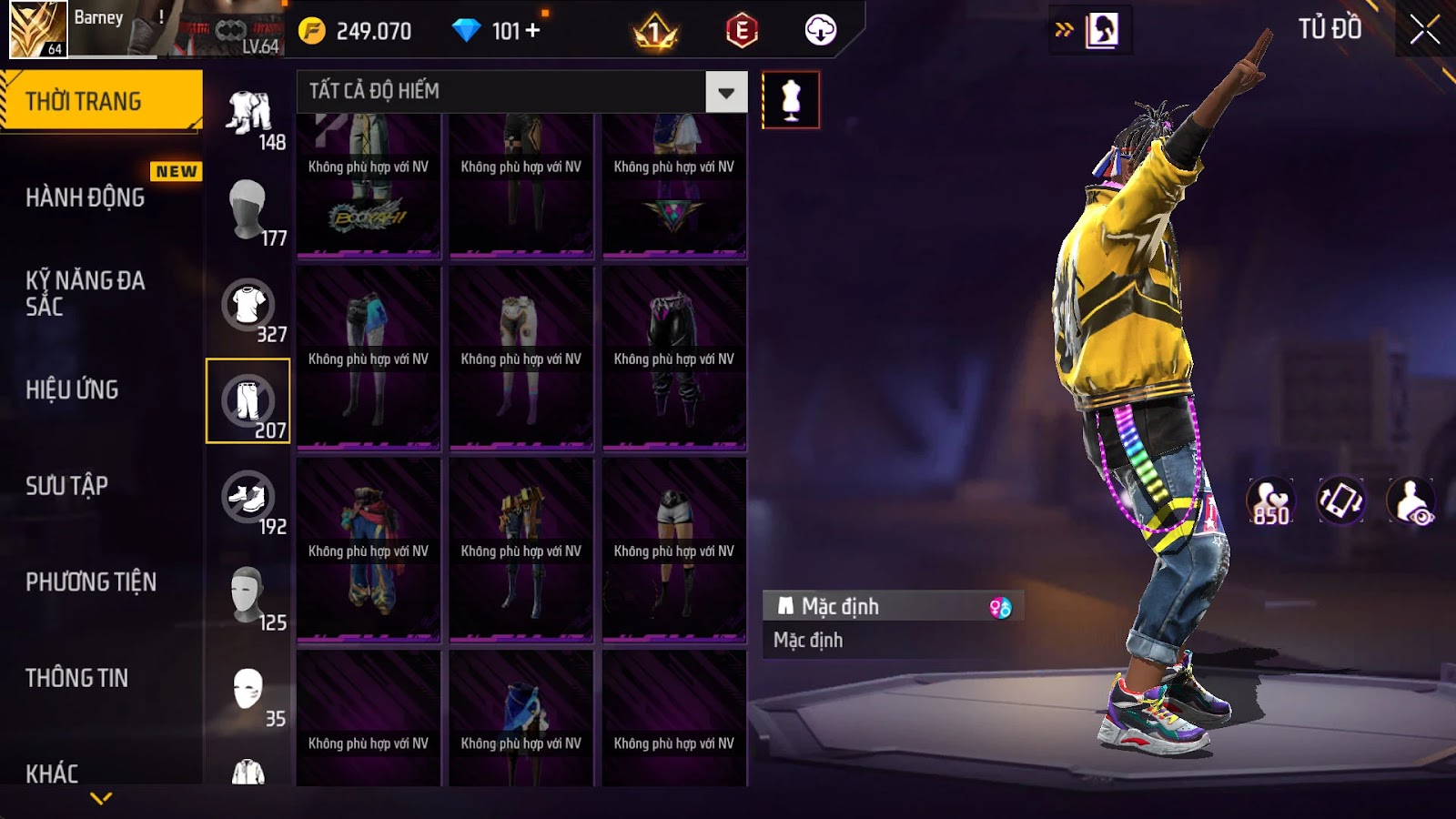Viewport: 1456px width, 819px height.
Task: Expand the Tất Cả Độ Hiếm rarity dropdown
Action: (x=725, y=92)
